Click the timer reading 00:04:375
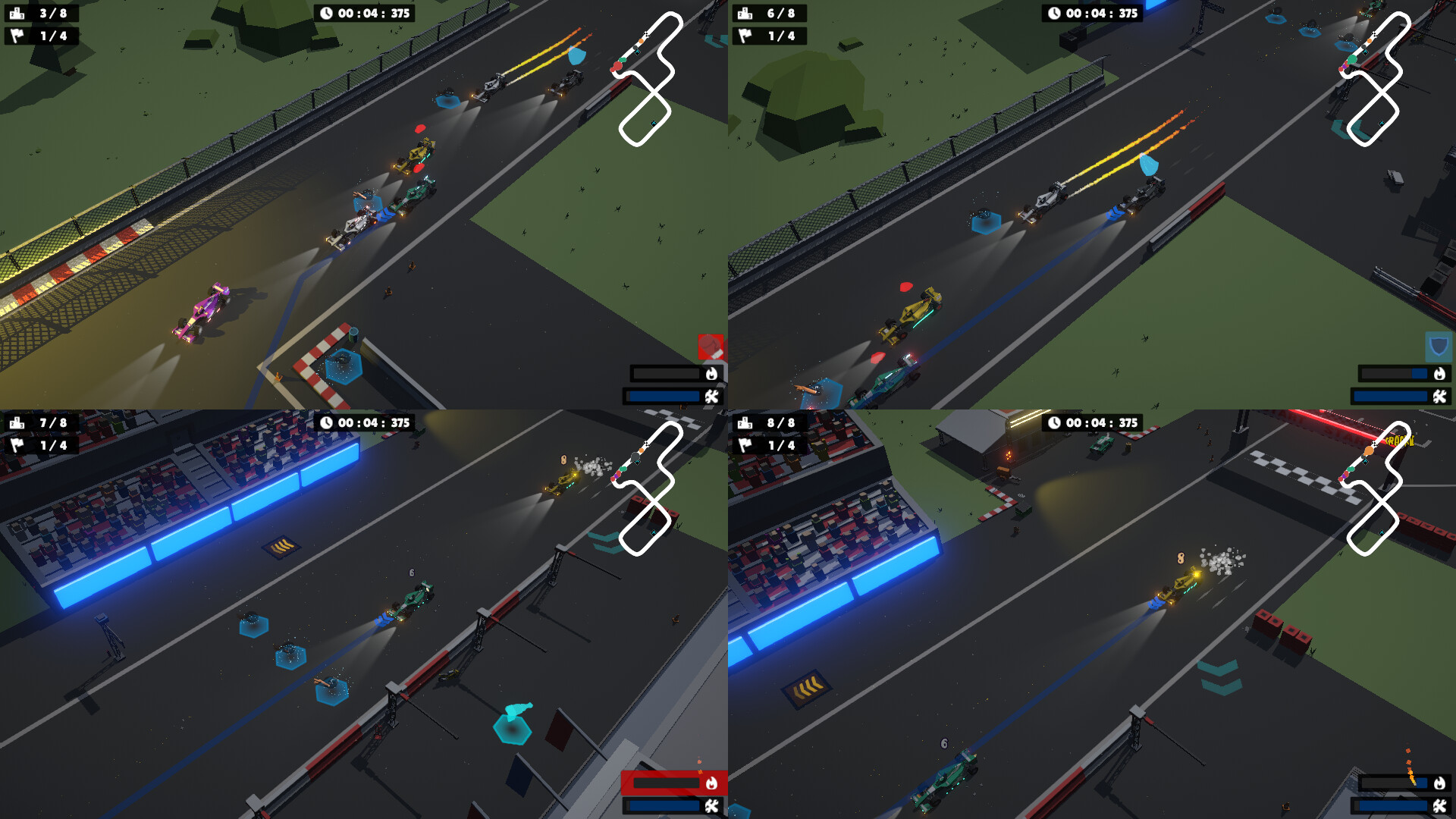Viewport: 1456px width, 819px height. 364,13
